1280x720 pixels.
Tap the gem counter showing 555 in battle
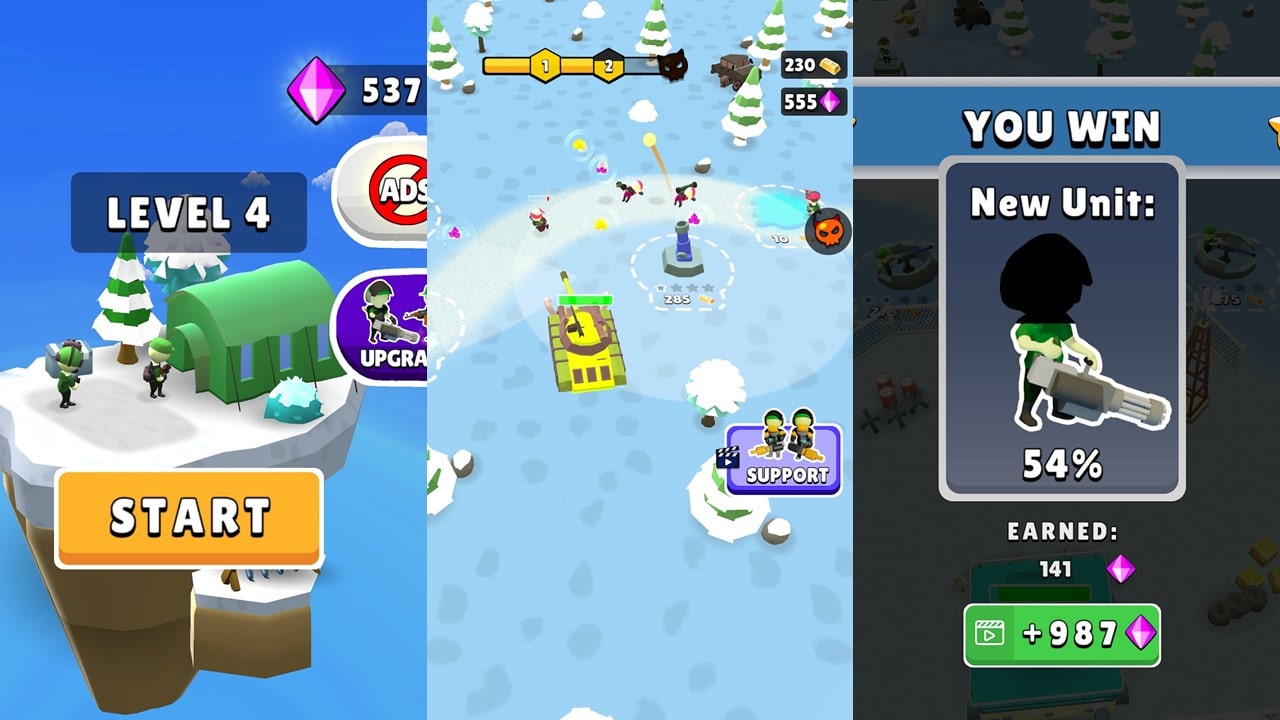pos(813,100)
